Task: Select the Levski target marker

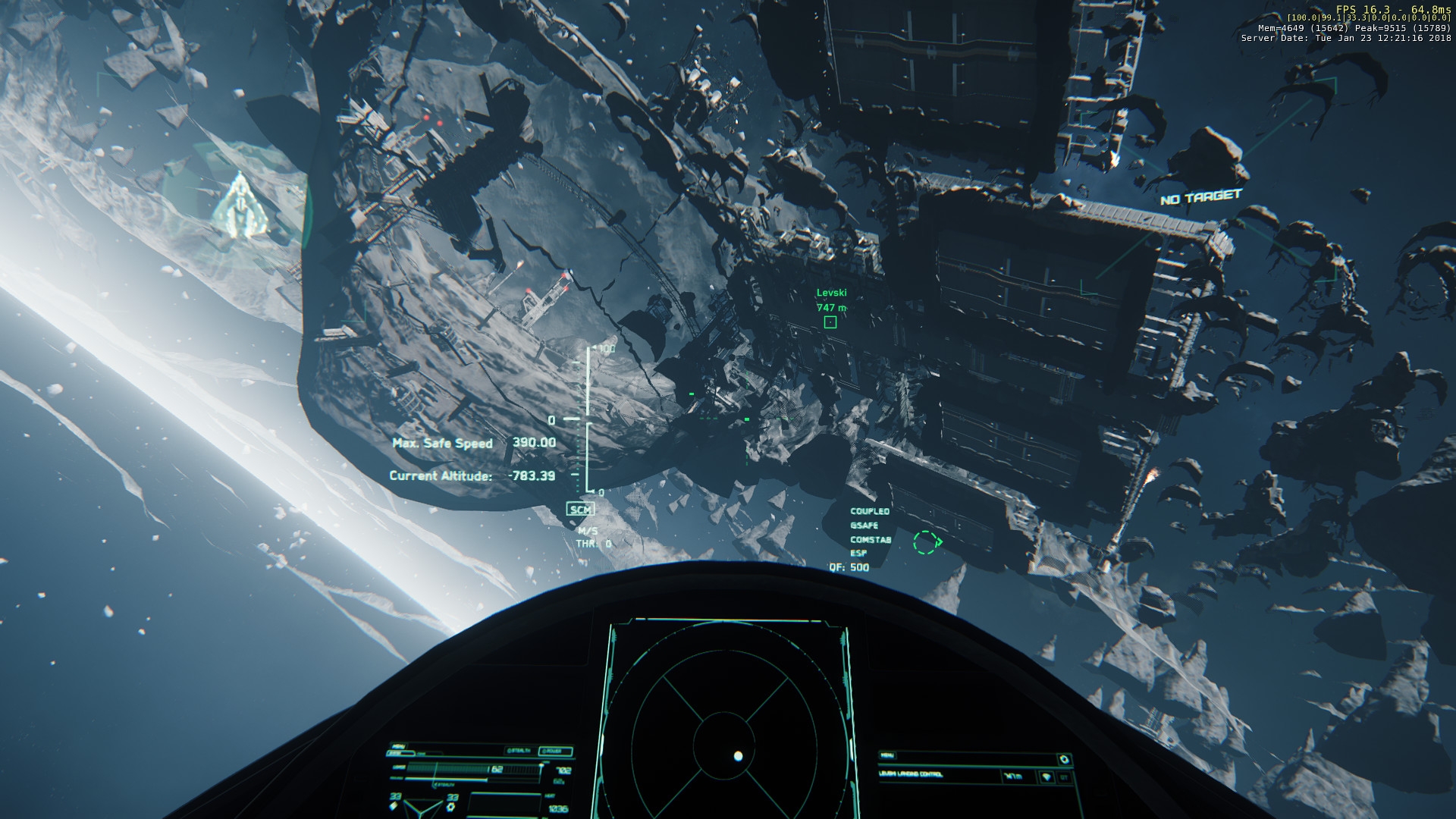Action: click(830, 322)
